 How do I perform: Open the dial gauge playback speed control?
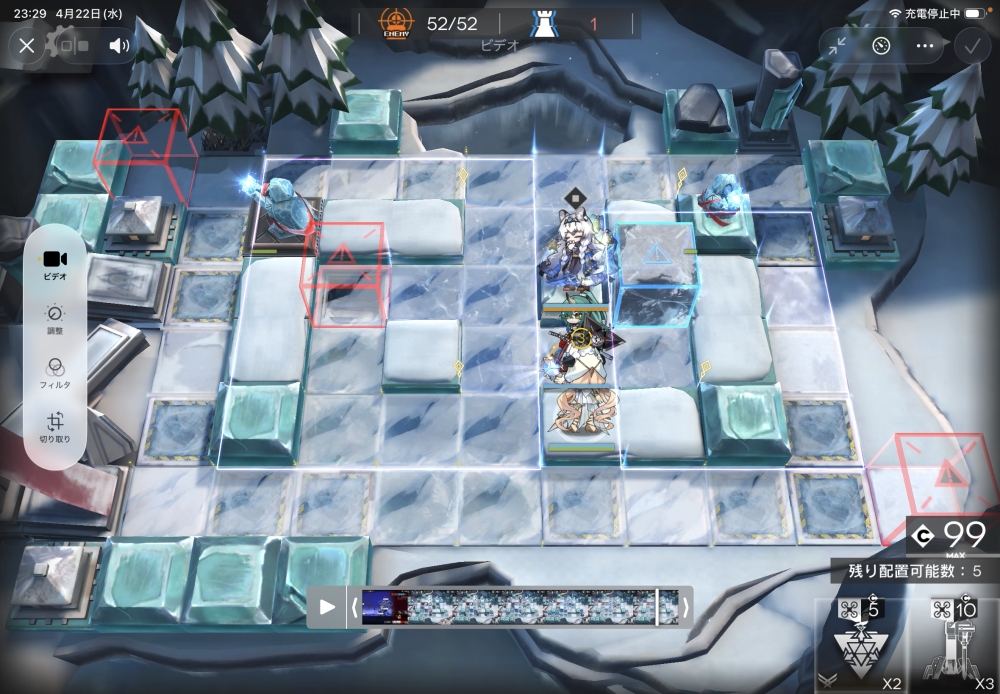(880, 45)
